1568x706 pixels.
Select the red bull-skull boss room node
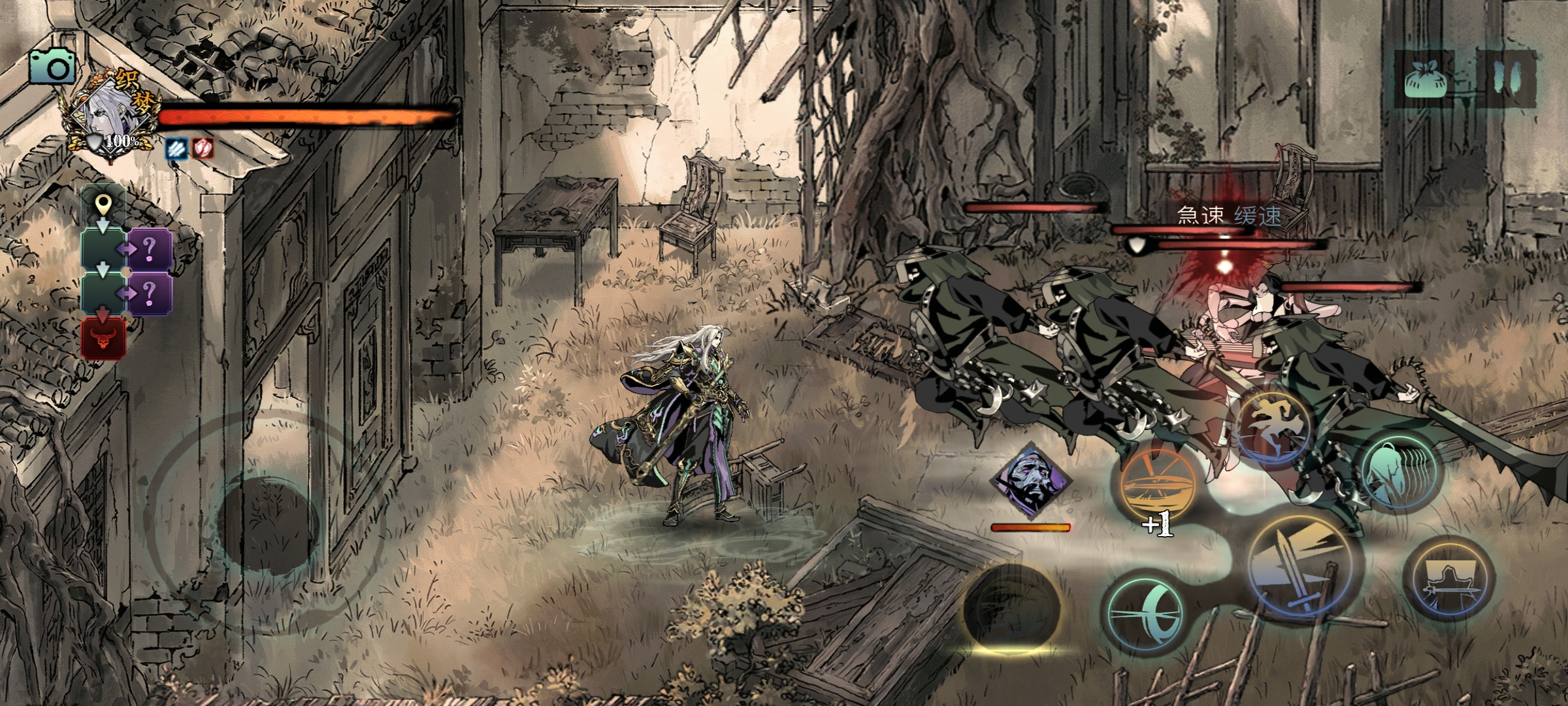[x=103, y=339]
